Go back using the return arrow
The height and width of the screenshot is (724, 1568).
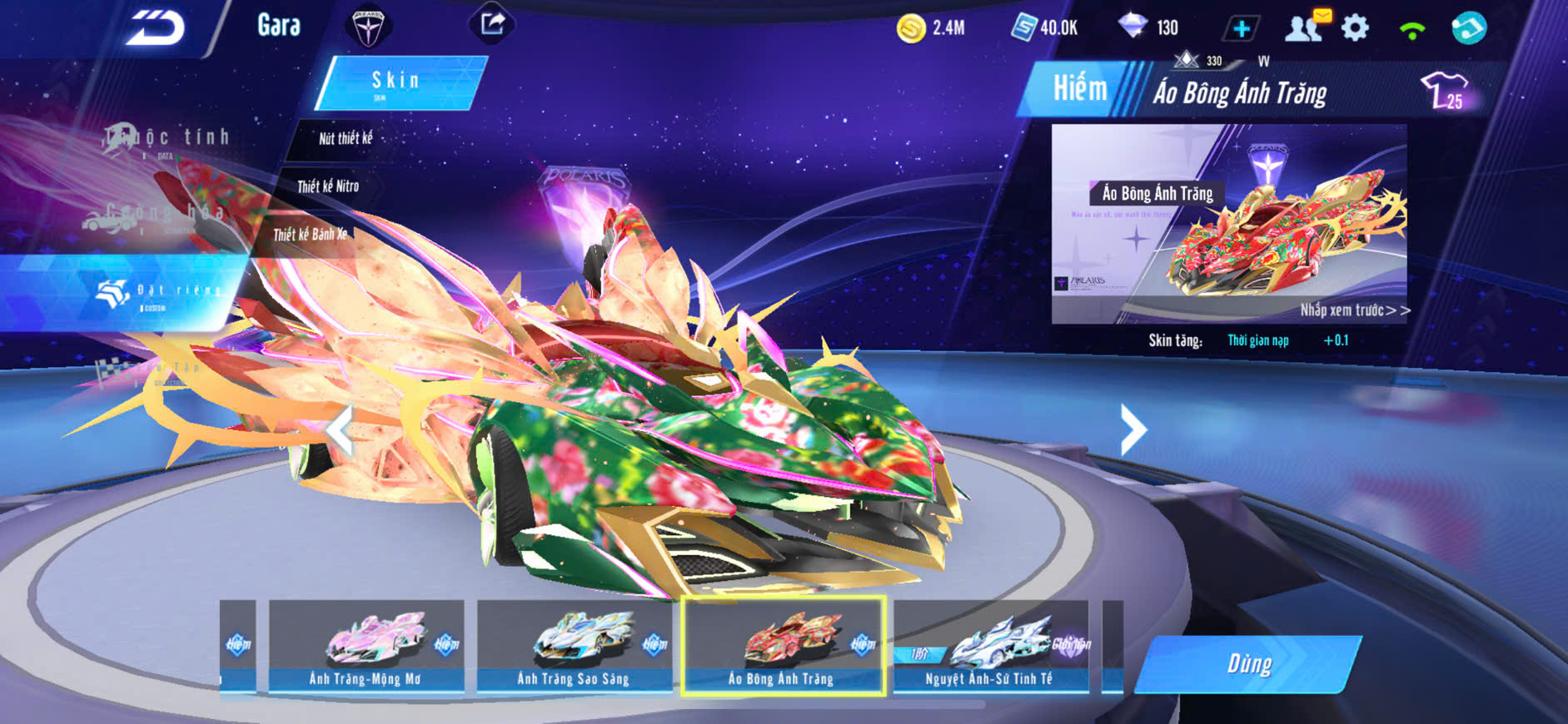(x=155, y=28)
